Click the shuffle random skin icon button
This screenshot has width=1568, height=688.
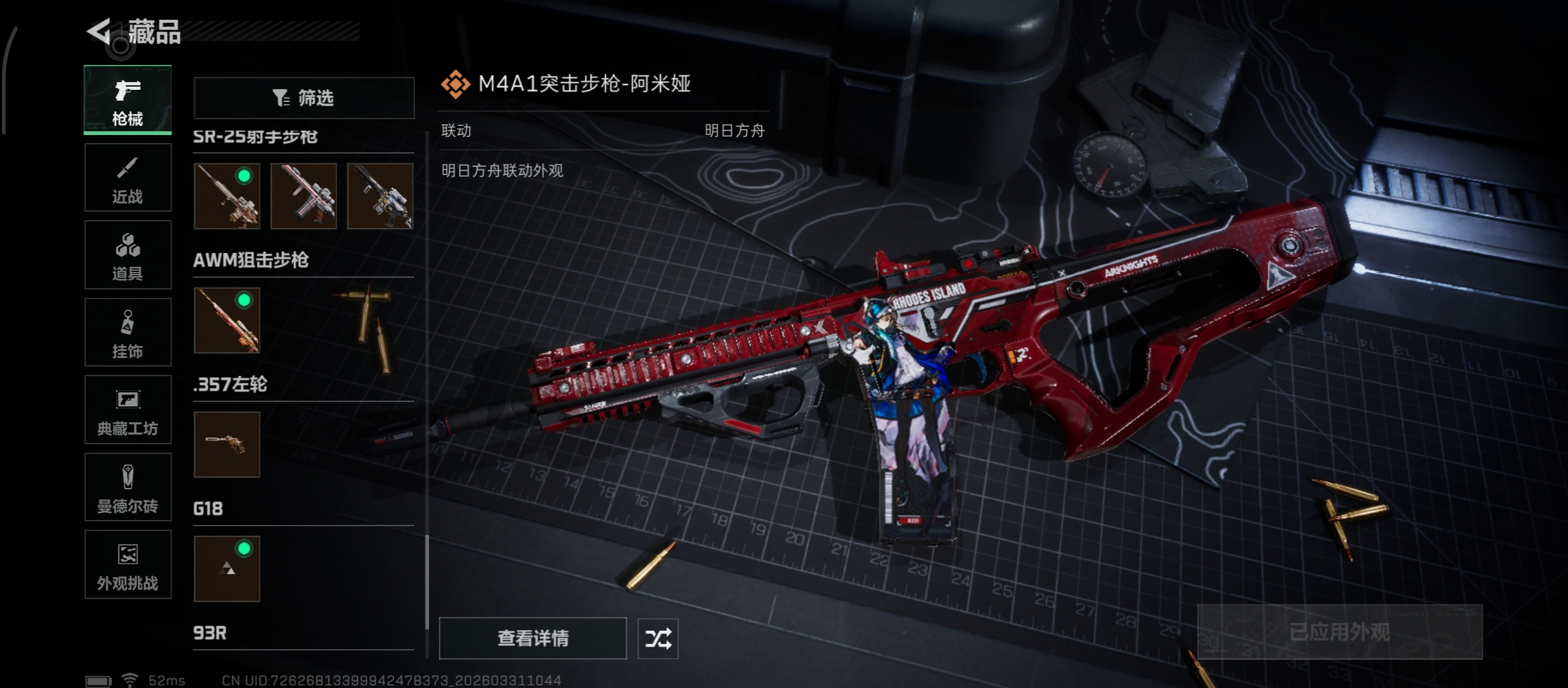658,638
